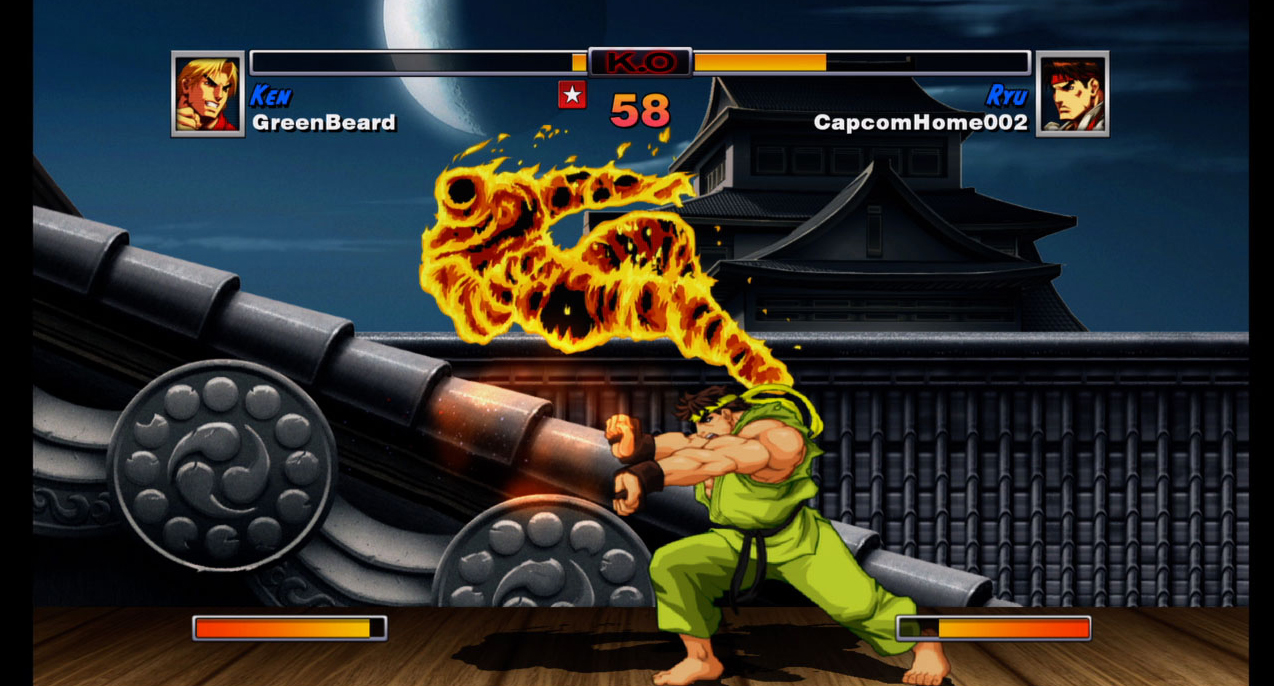Click the K.O emblem between the health bars
This screenshot has height=686, width=1274.
tap(640, 62)
